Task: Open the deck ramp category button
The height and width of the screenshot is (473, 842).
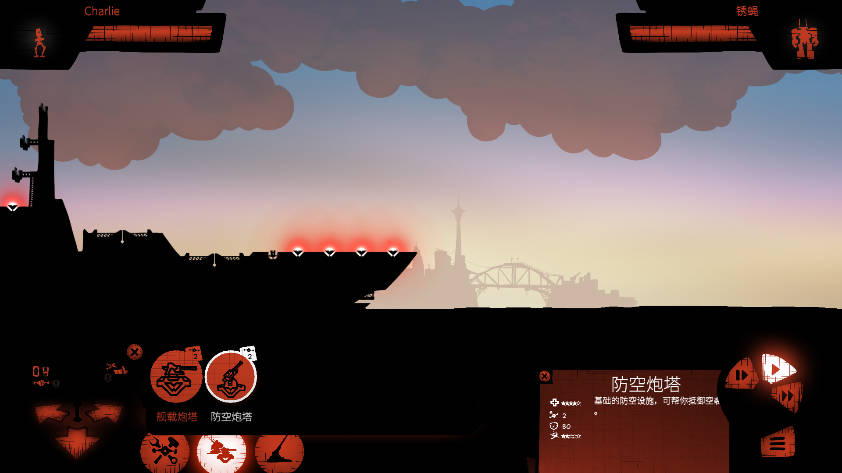Action: 279,452
